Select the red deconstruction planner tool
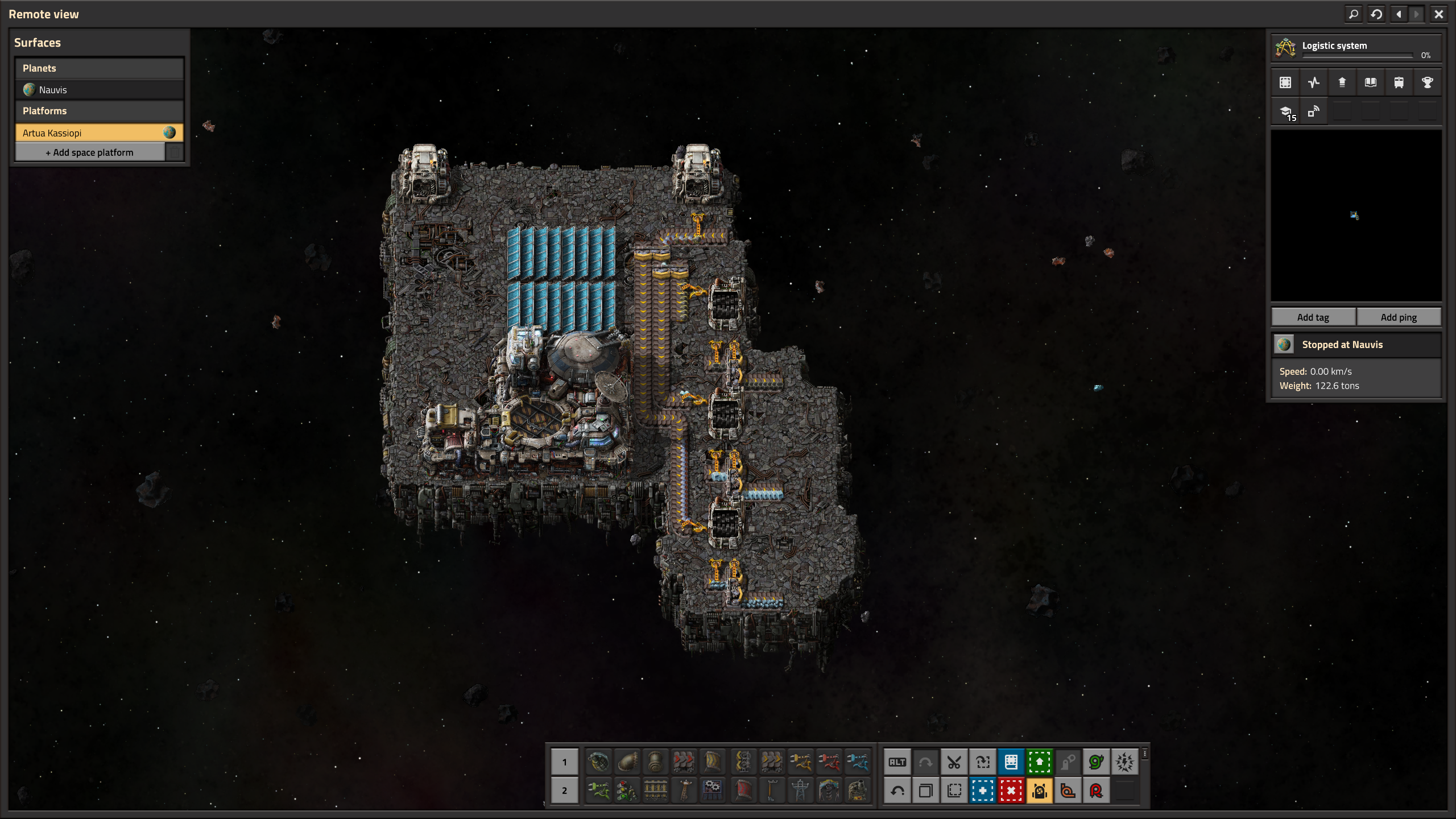1456x819 pixels. (x=1011, y=791)
